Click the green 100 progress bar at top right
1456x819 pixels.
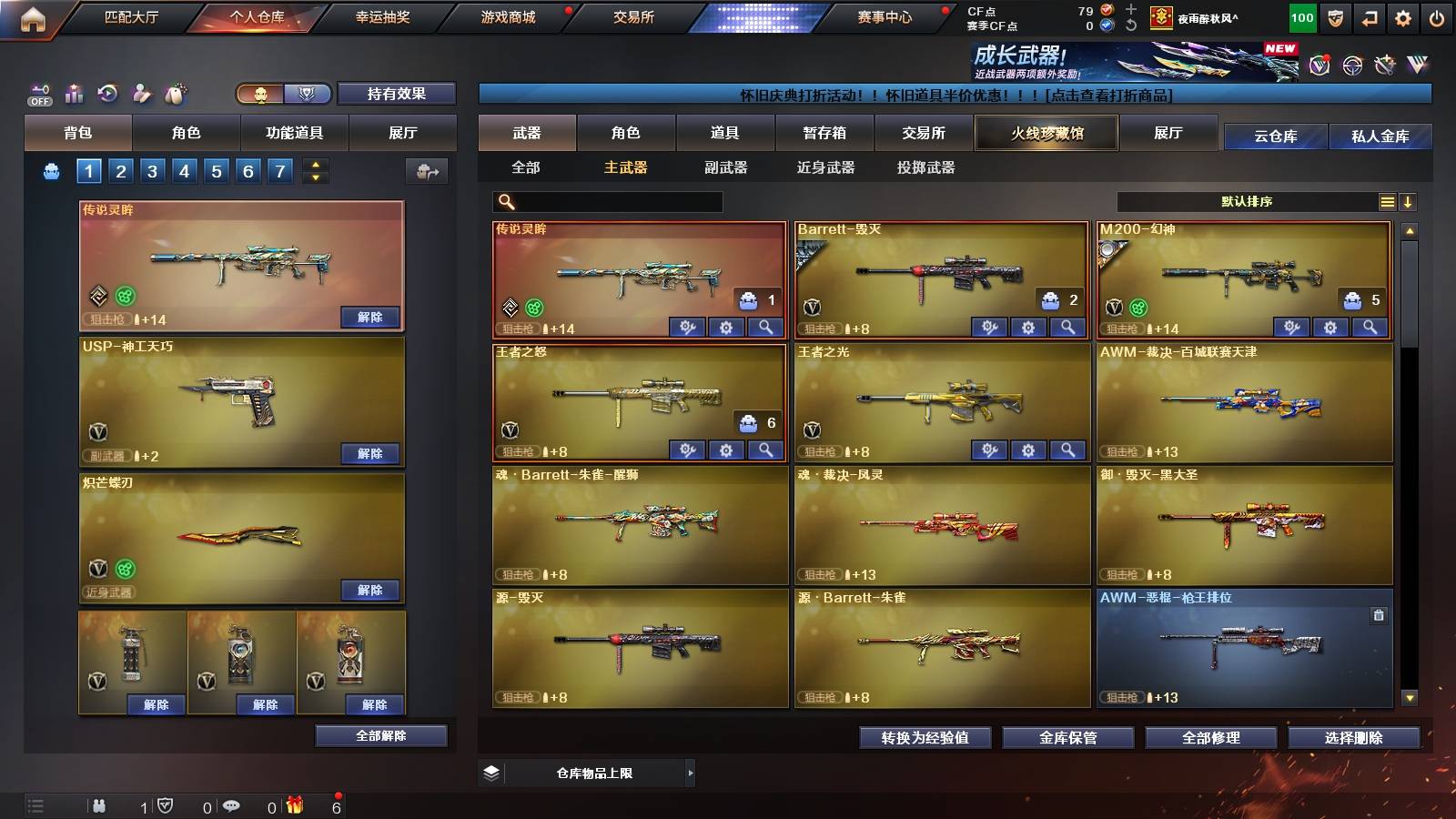coord(1300,16)
